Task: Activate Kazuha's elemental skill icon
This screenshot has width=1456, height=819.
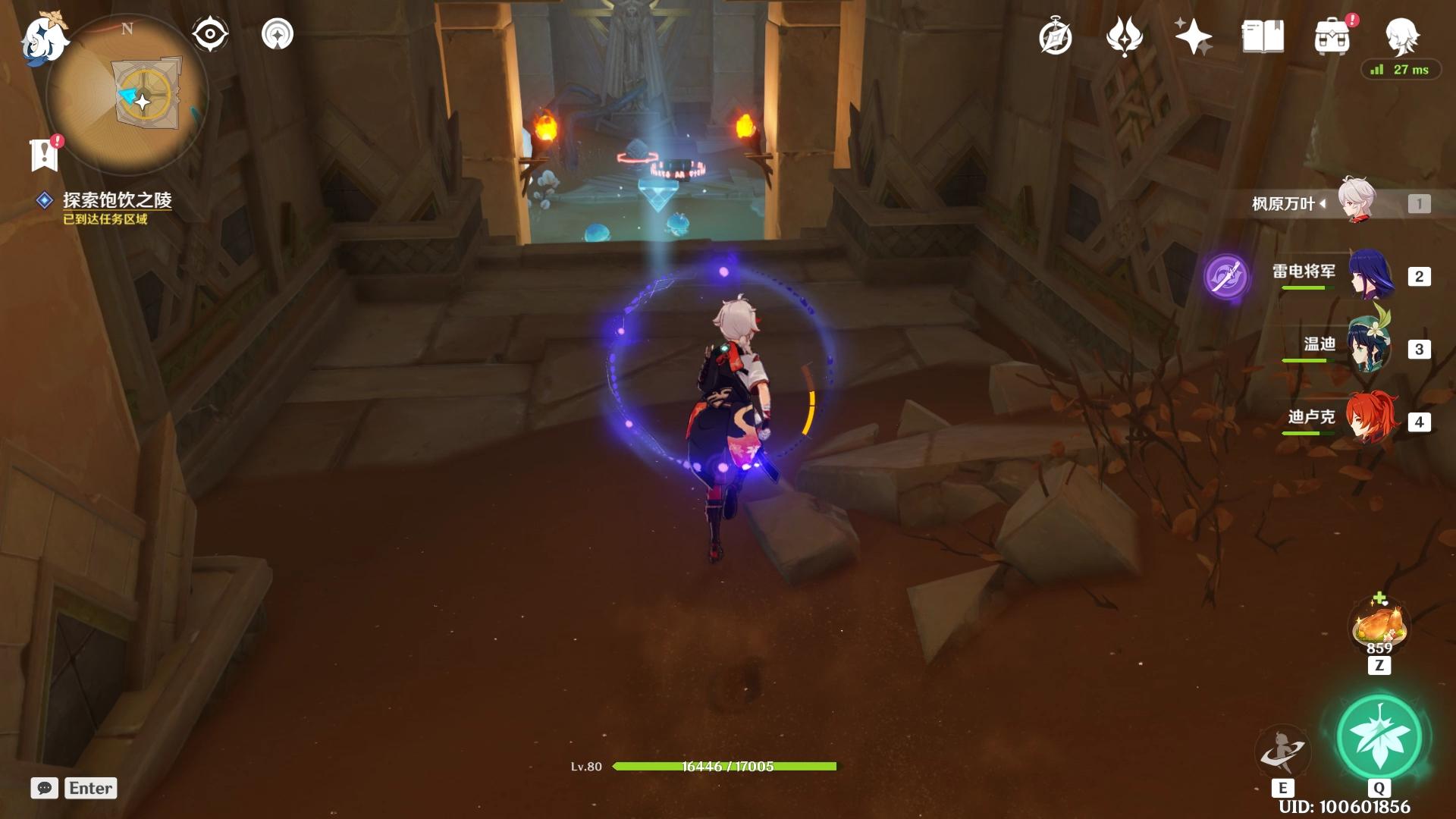Action: [1282, 752]
